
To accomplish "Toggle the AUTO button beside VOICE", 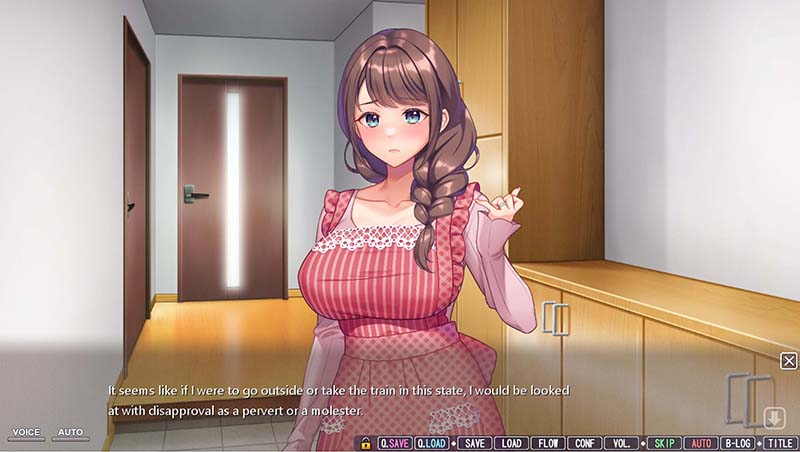I will pos(70,433).
